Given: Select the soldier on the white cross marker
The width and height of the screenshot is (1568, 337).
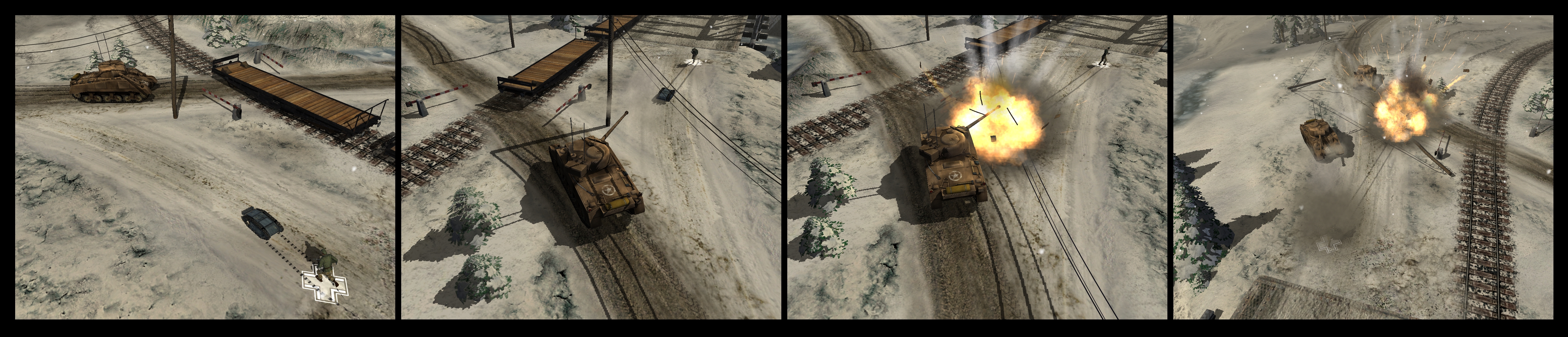Looking at the screenshot, I should (x=327, y=268).
